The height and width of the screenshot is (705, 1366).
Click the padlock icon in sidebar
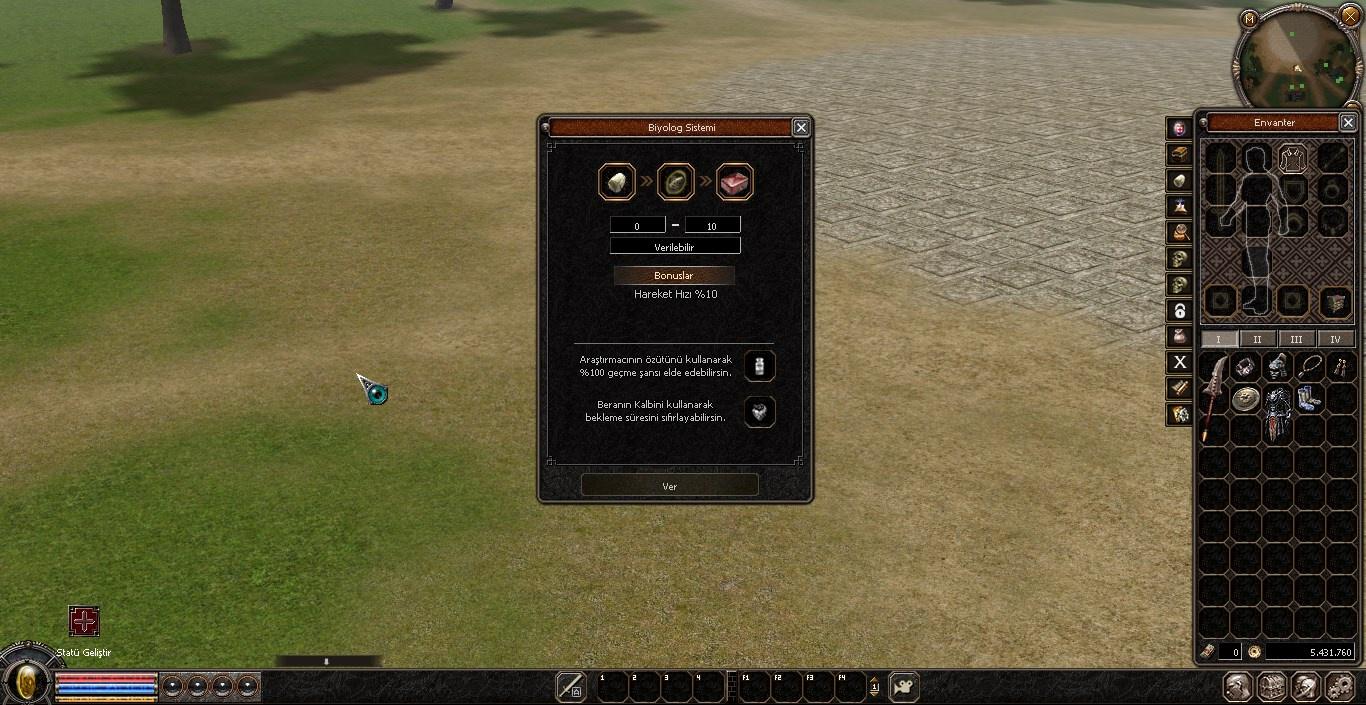coord(1180,310)
